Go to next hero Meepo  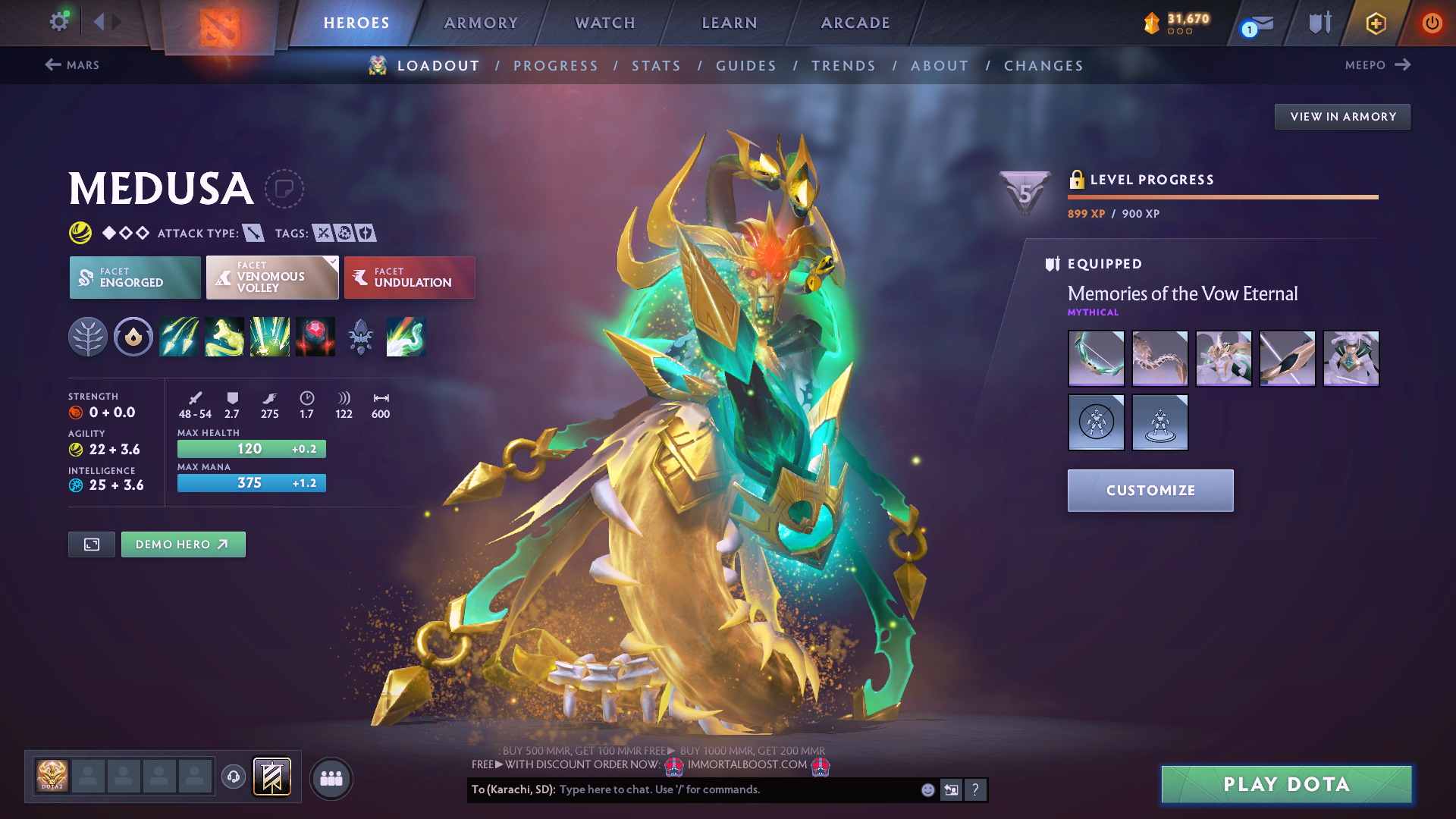pyautogui.click(x=1377, y=65)
